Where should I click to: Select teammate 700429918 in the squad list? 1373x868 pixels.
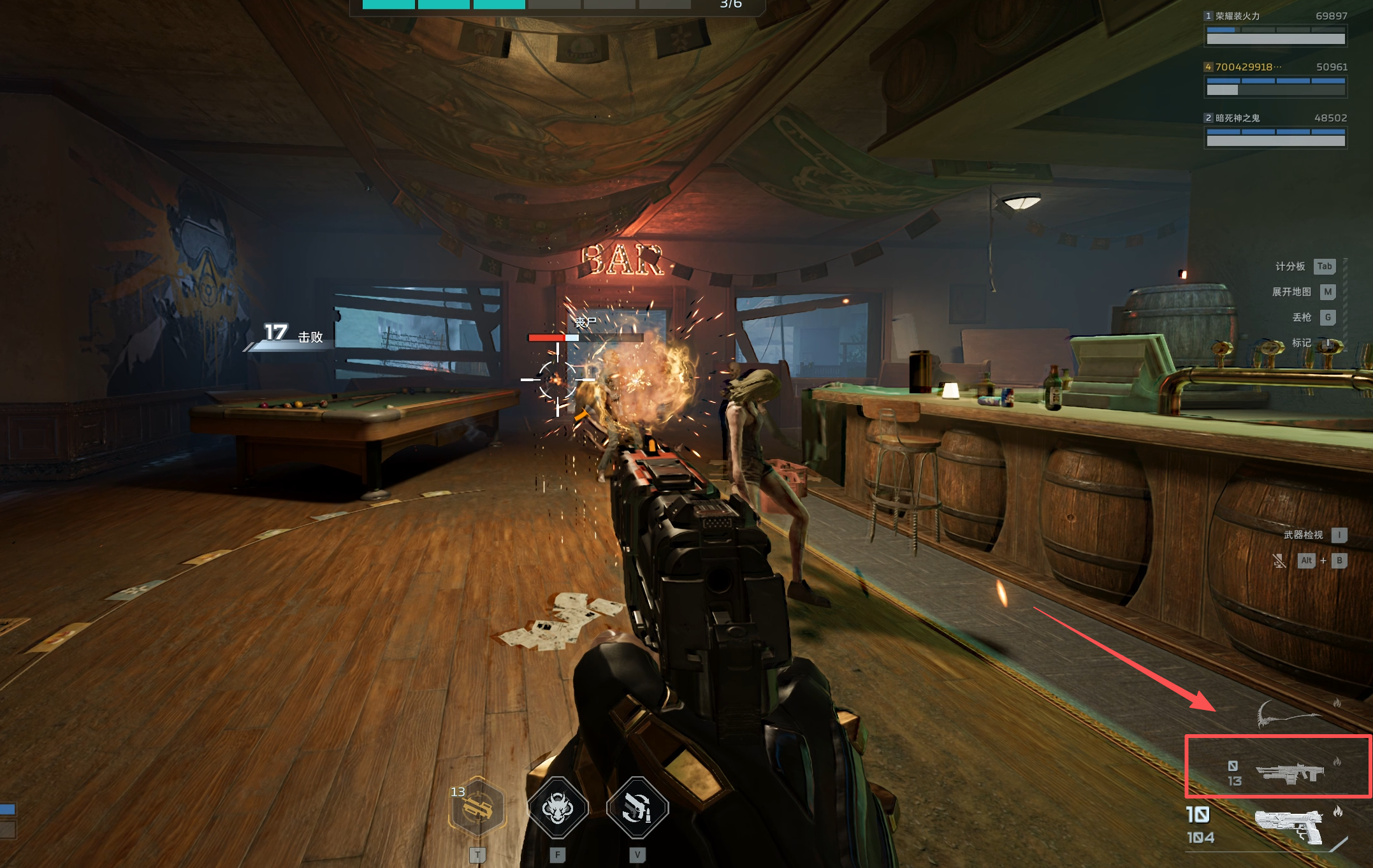point(1275,80)
